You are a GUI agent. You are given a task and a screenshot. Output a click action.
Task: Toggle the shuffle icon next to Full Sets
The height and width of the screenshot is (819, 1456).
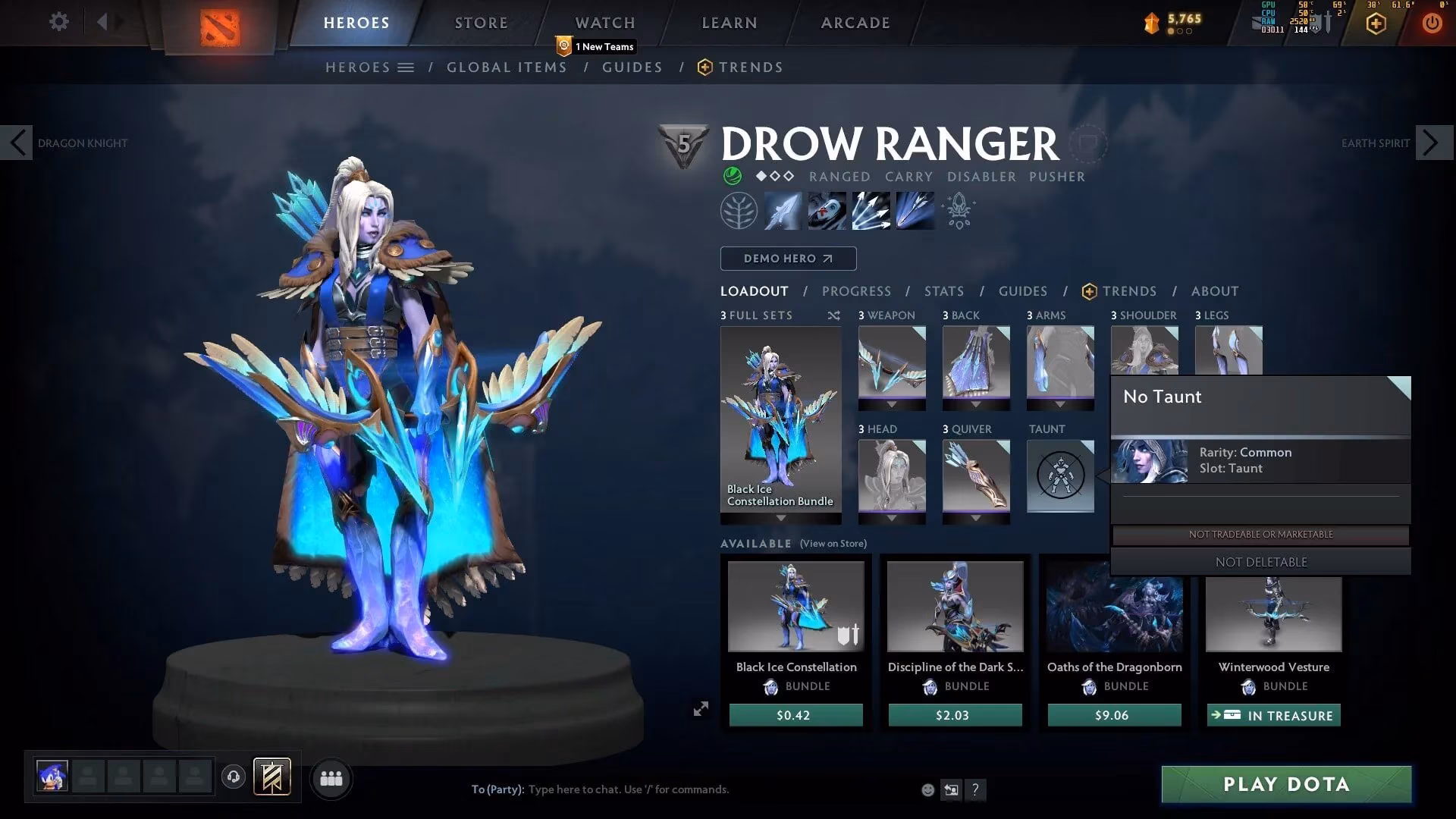(x=833, y=315)
